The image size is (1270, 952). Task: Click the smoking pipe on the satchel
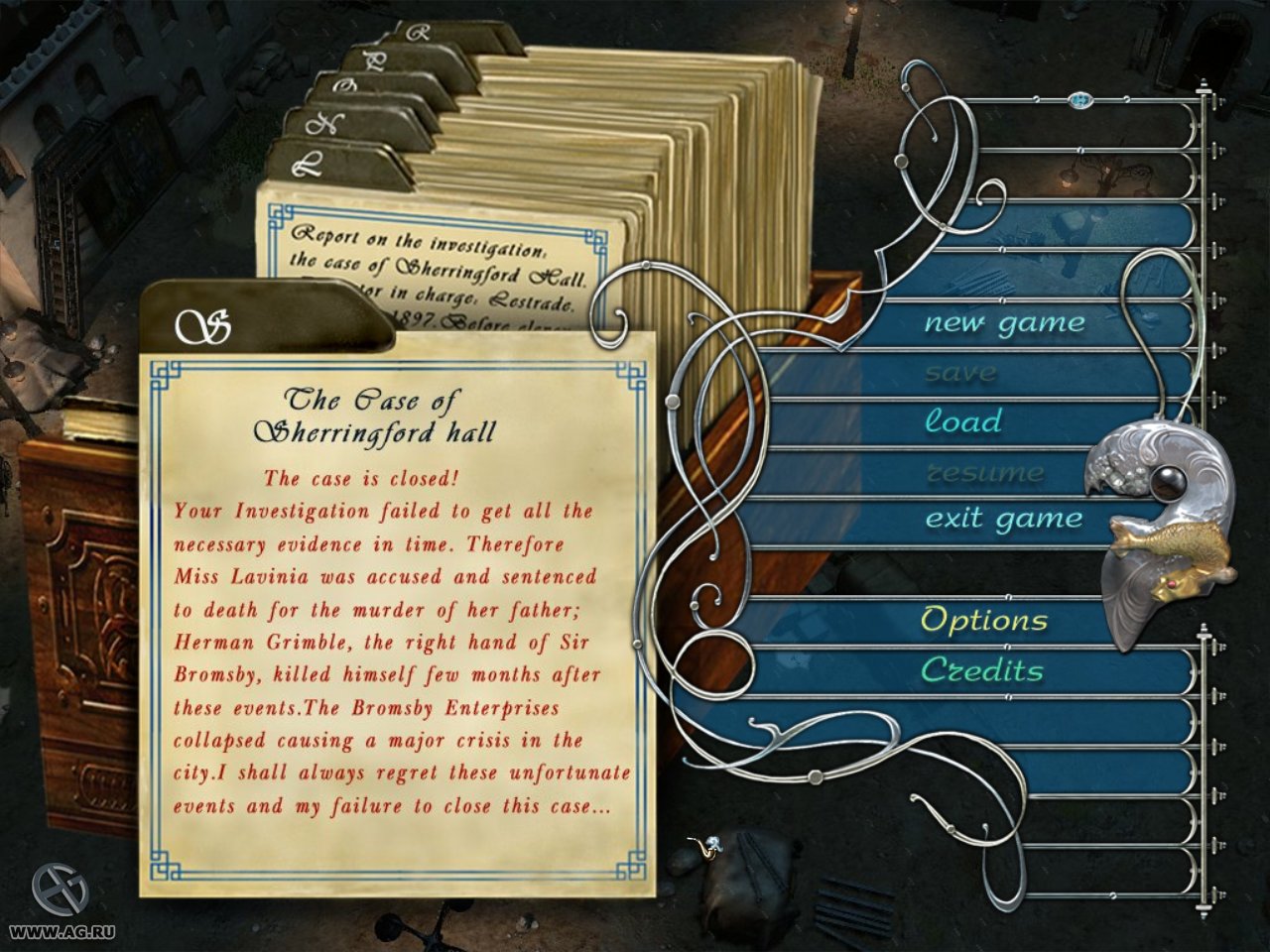tap(704, 848)
